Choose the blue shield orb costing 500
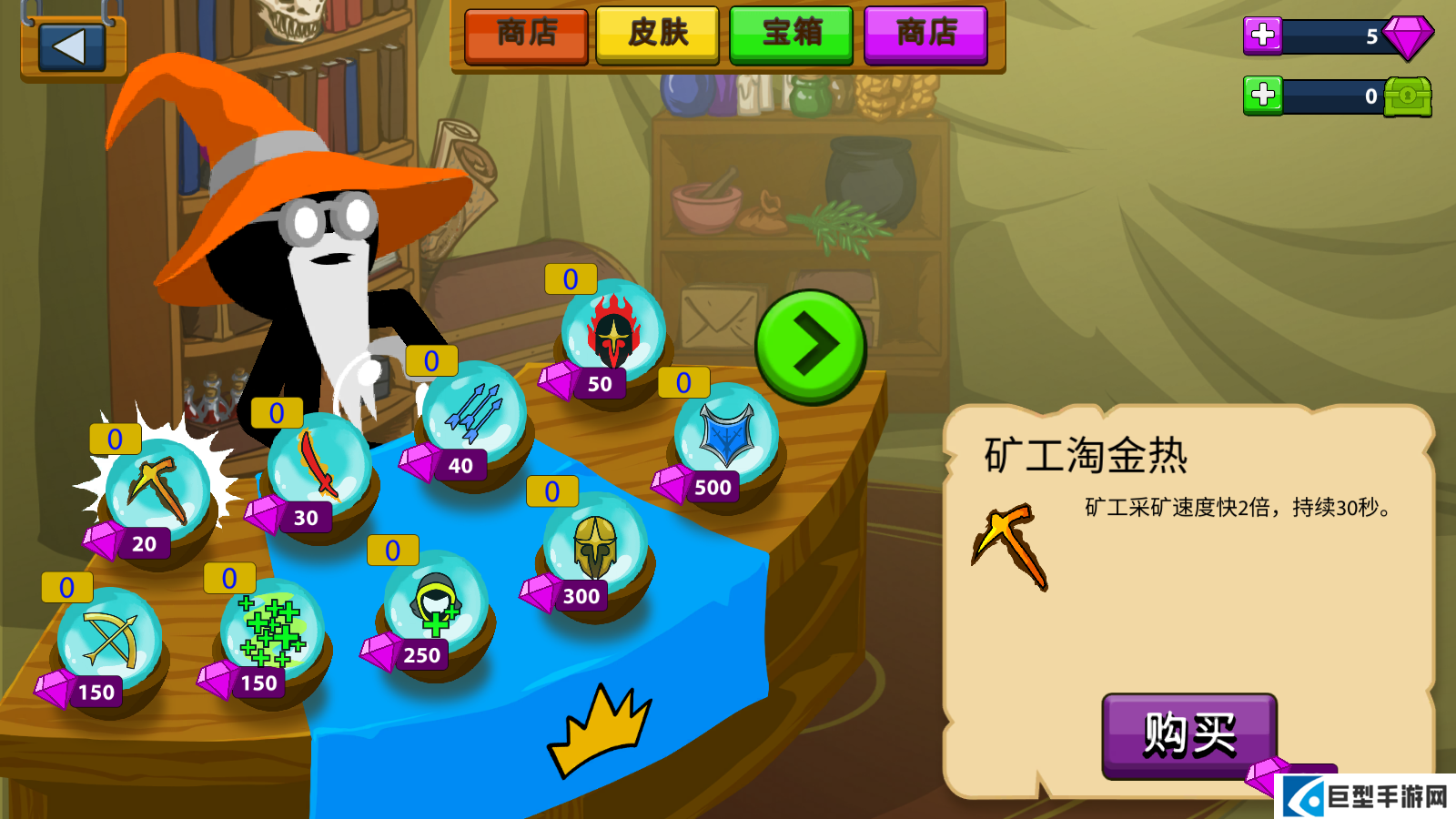 click(726, 436)
